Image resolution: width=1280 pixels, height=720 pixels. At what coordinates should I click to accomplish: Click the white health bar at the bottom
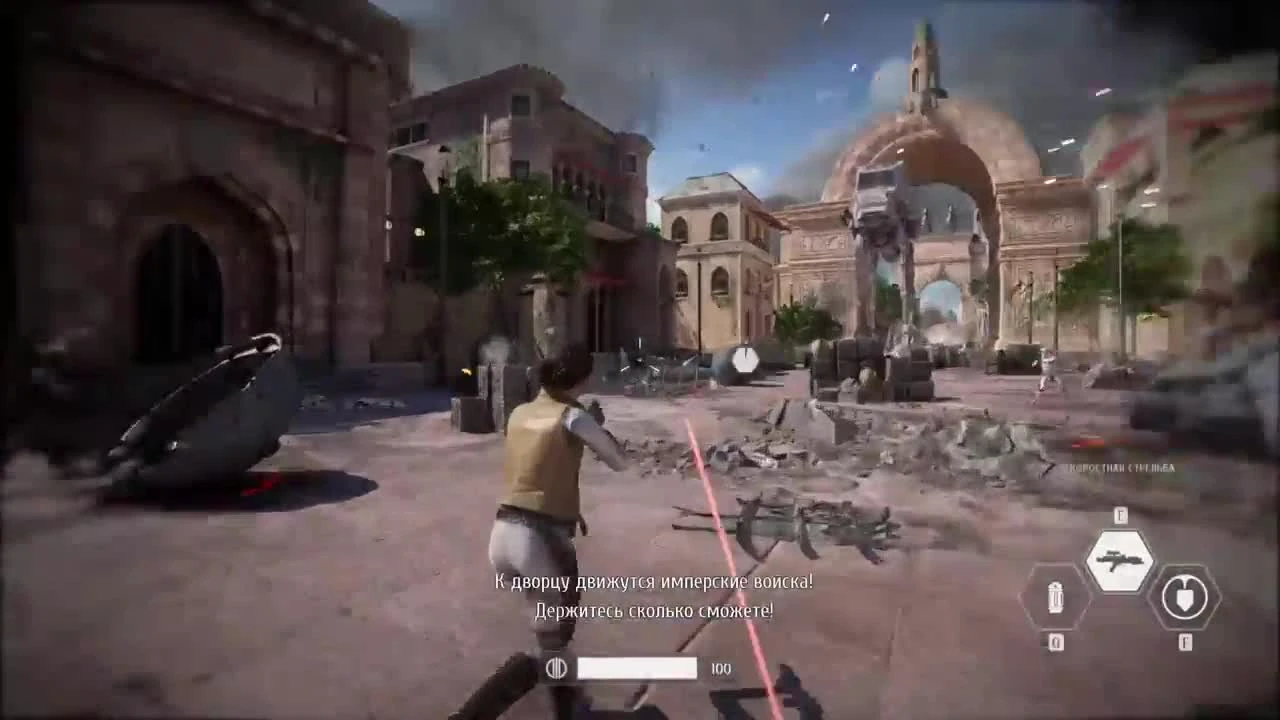(x=638, y=666)
